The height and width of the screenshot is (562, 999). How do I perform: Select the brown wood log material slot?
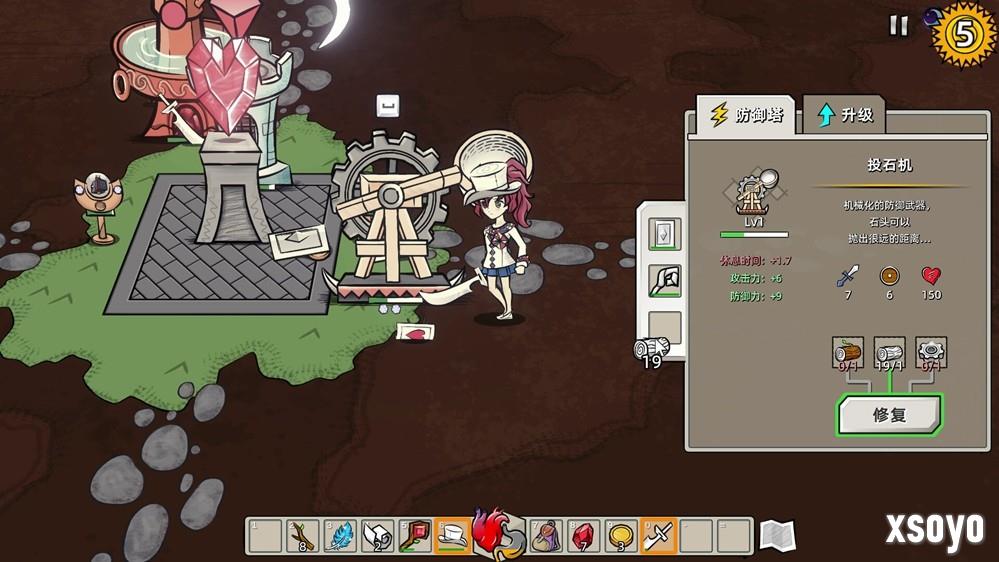[x=848, y=355]
